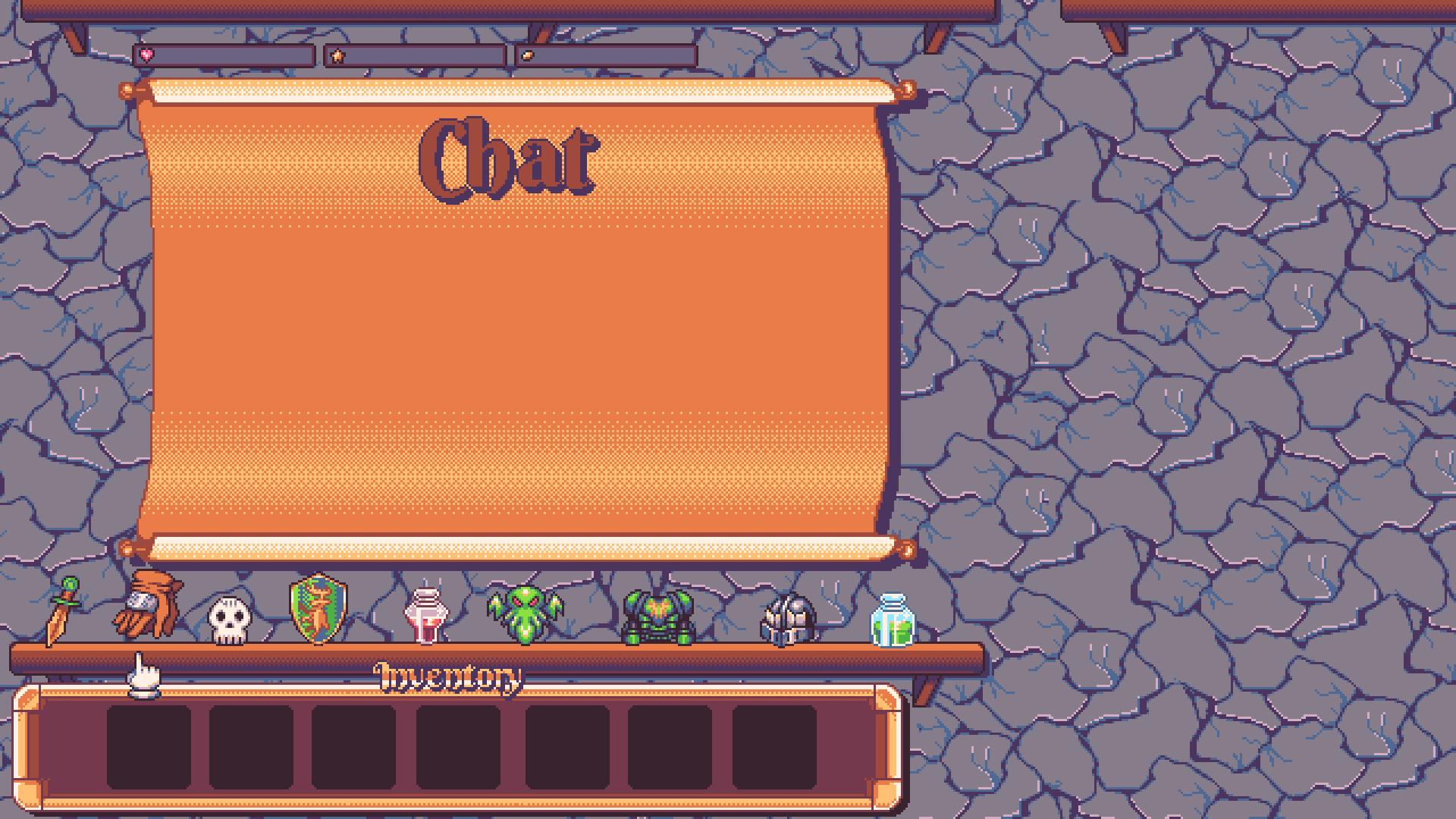Grab the red potion bottle
This screenshot has width=1456, height=819.
coord(426,617)
